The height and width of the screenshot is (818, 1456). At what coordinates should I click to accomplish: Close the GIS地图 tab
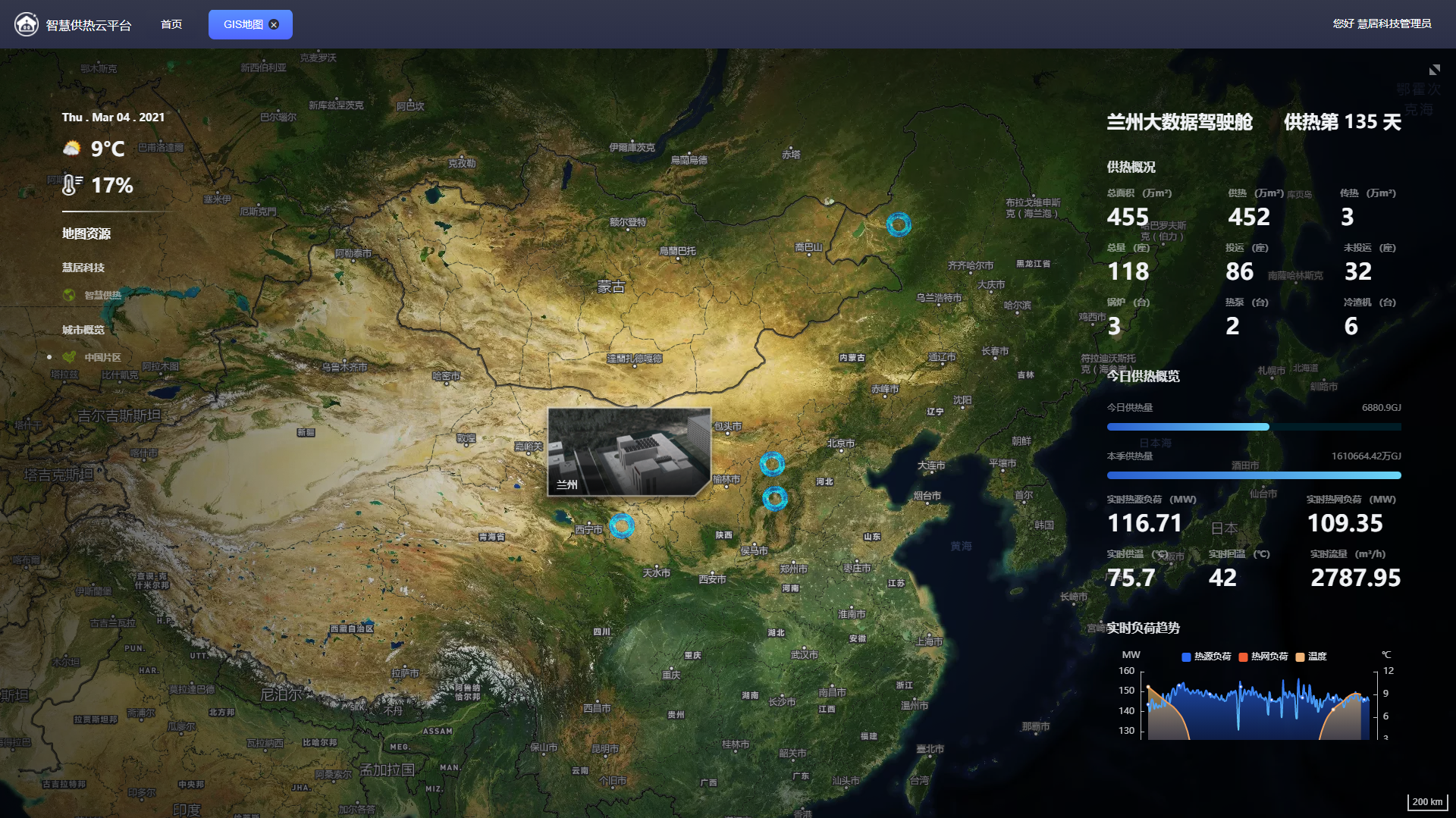[x=275, y=24]
